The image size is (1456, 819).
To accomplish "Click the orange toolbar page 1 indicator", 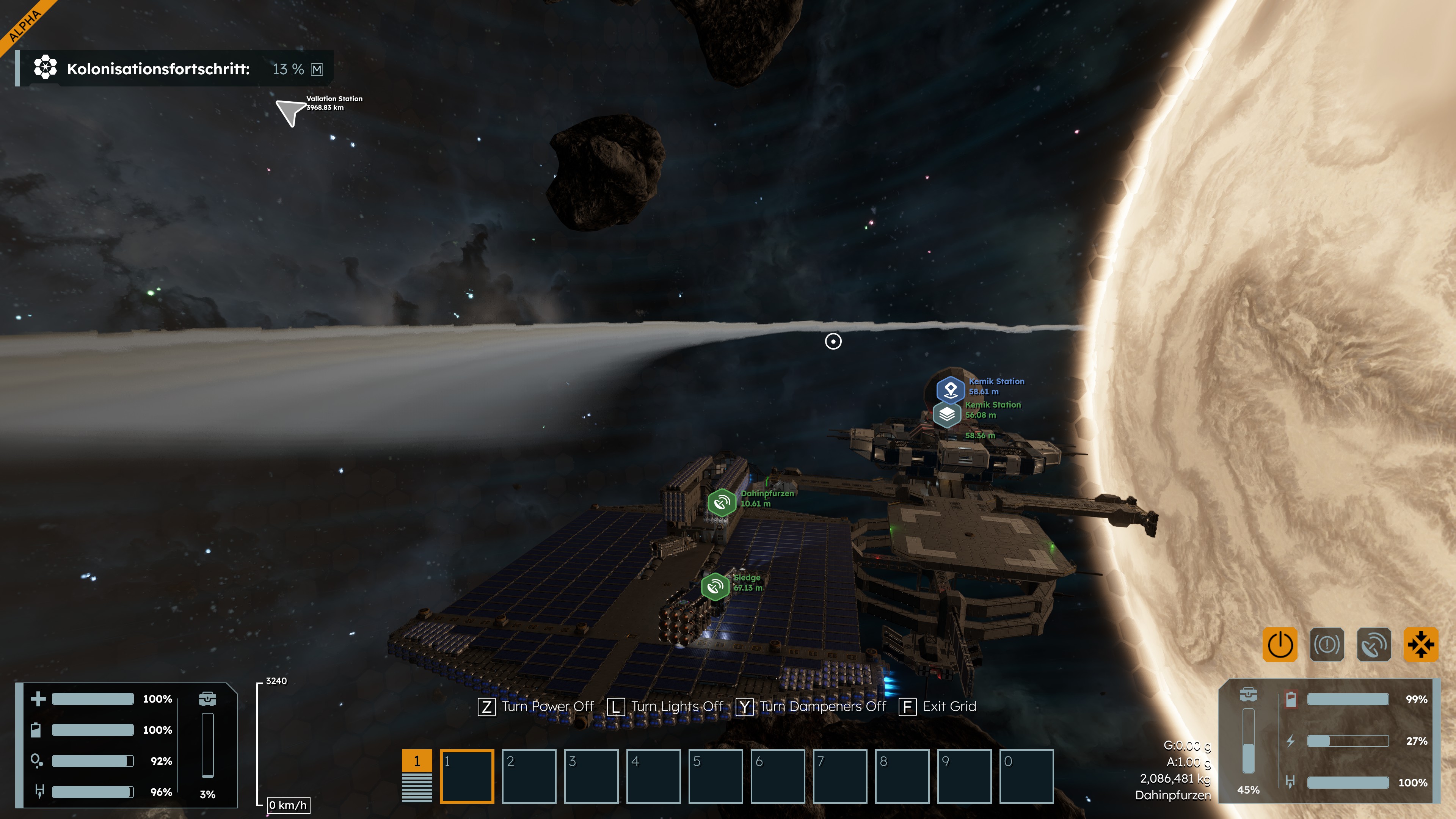I will (417, 761).
